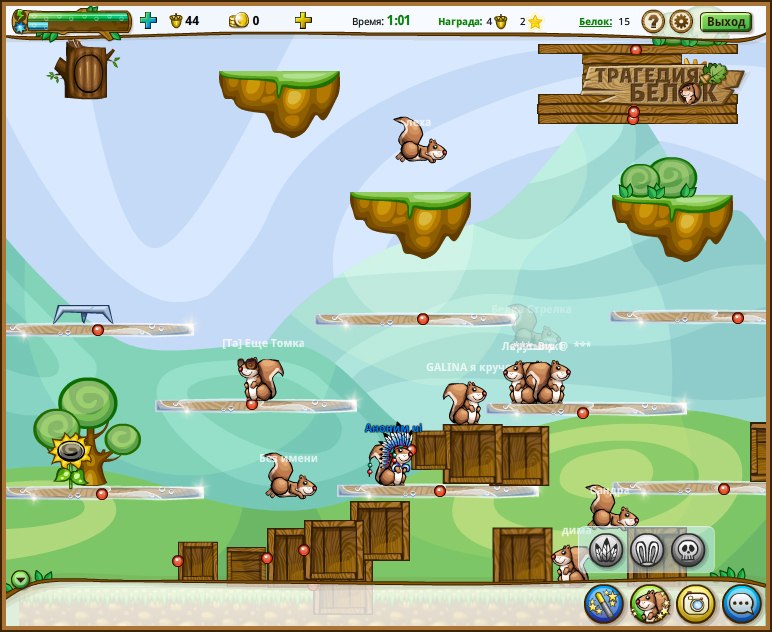Select the skull ability icon
Image resolution: width=772 pixels, height=632 pixels.
[x=688, y=549]
